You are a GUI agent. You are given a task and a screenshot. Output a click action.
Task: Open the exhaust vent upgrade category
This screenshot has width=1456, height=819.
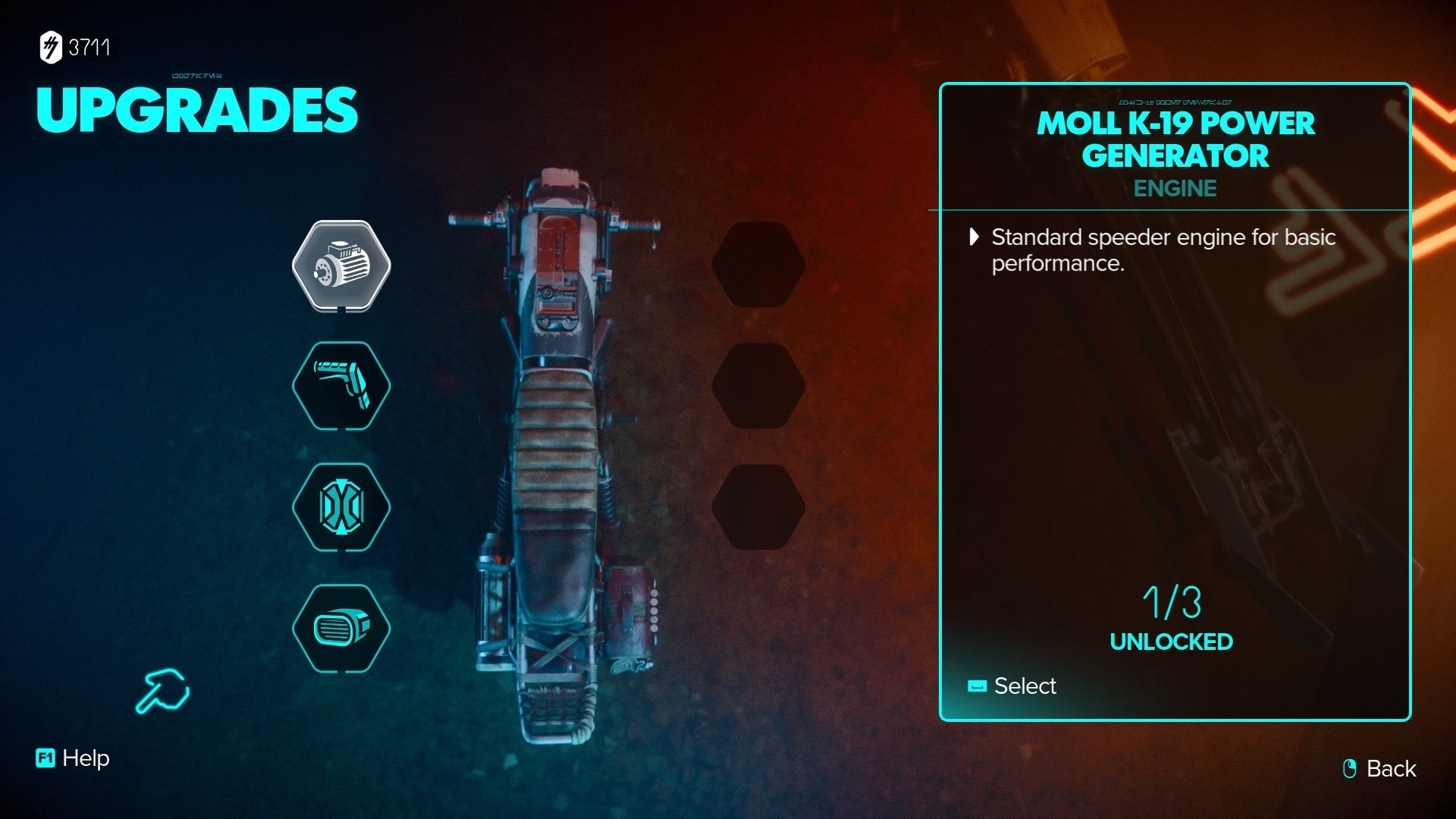[x=343, y=626]
